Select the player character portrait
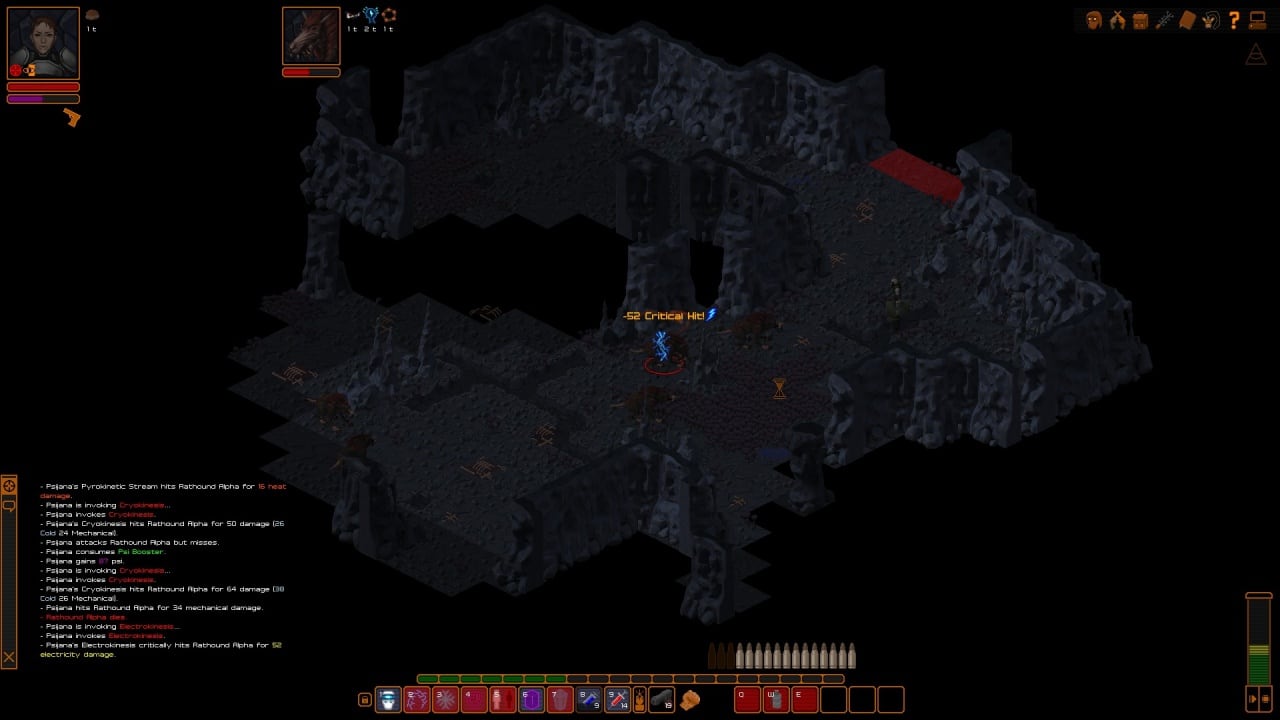The image size is (1280, 720). [x=43, y=43]
